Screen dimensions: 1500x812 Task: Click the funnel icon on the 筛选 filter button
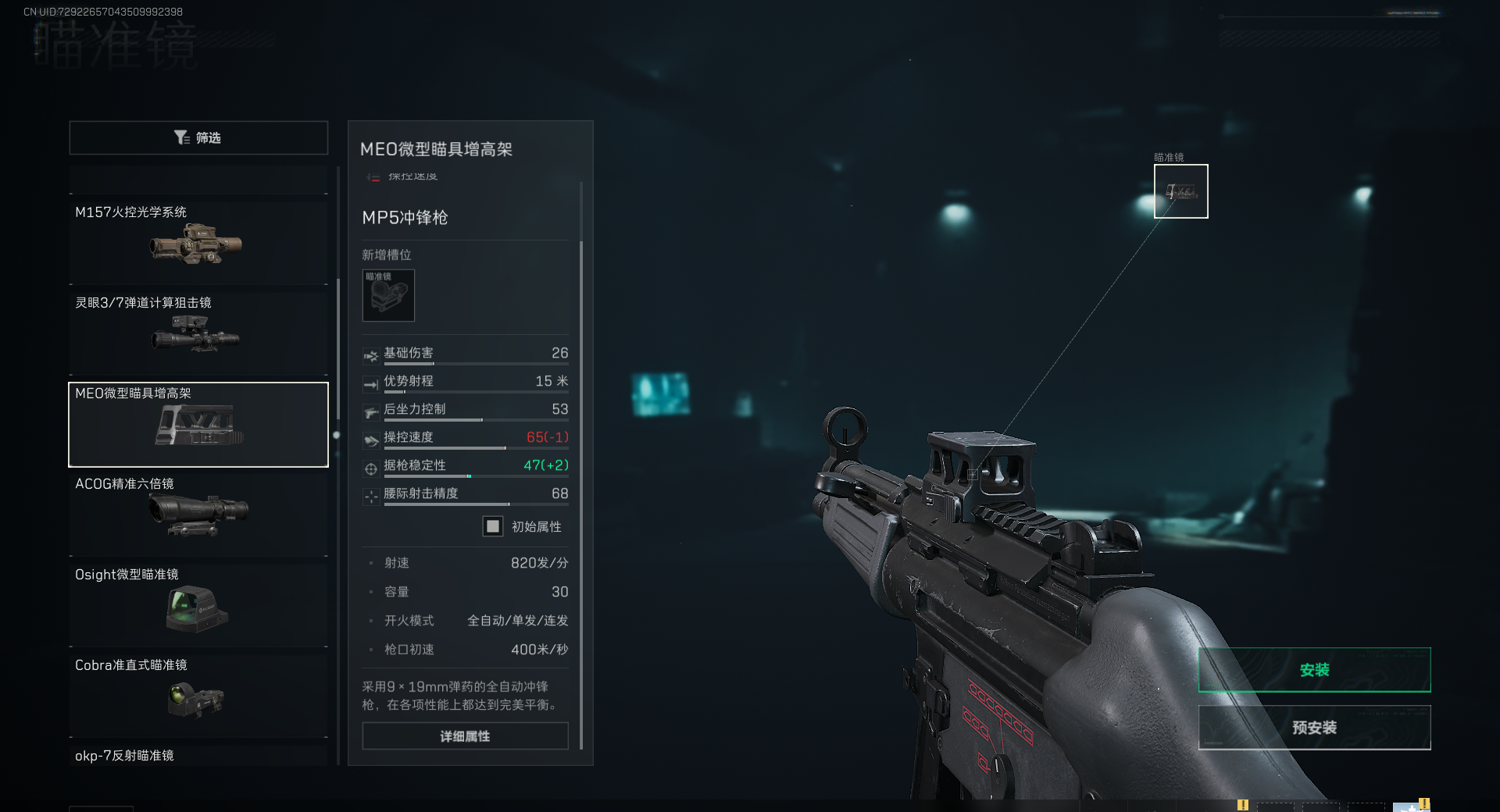[x=183, y=137]
